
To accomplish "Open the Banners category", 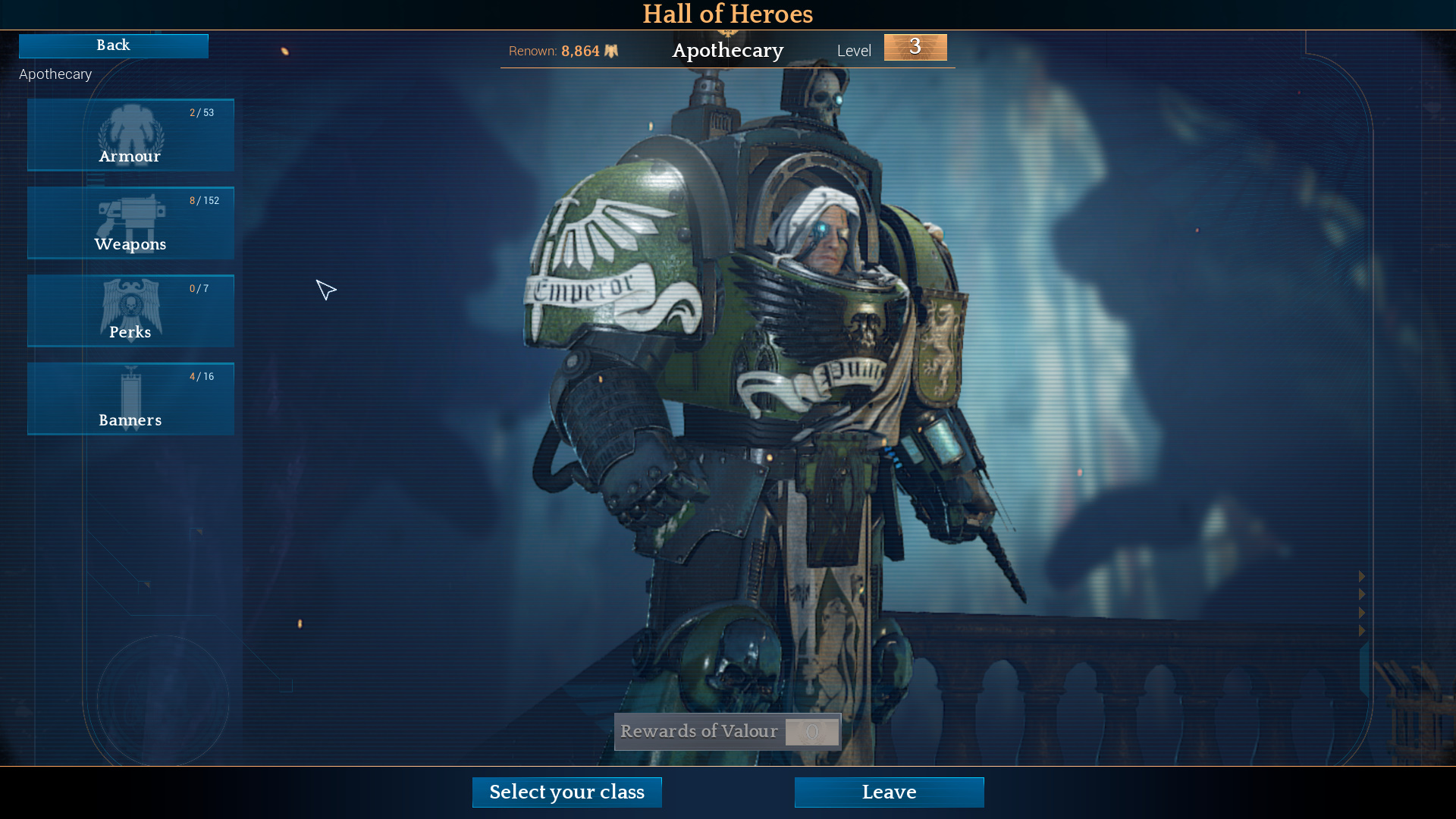I will pos(130,399).
